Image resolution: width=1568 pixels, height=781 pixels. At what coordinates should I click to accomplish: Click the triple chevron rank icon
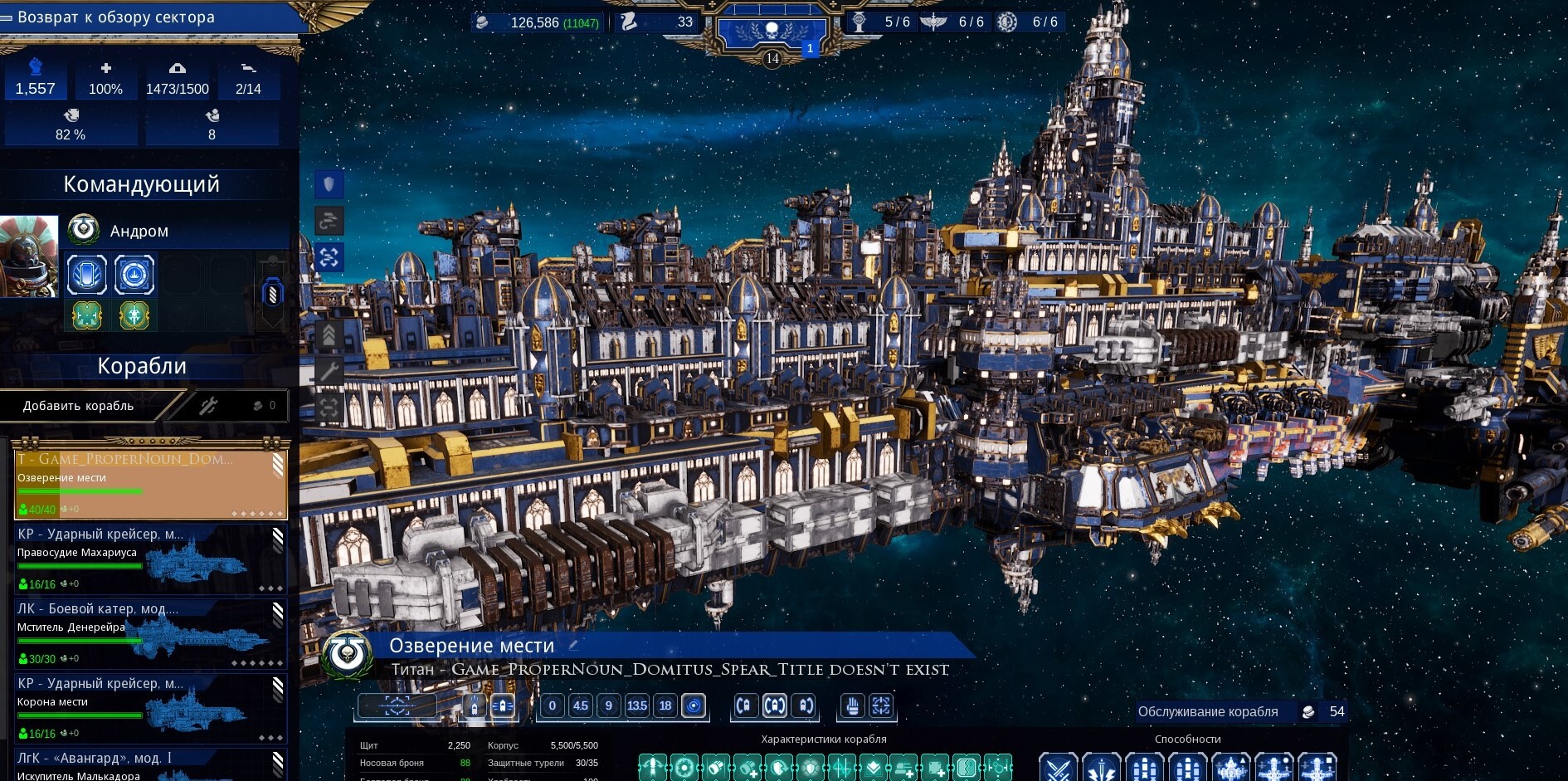[329, 334]
